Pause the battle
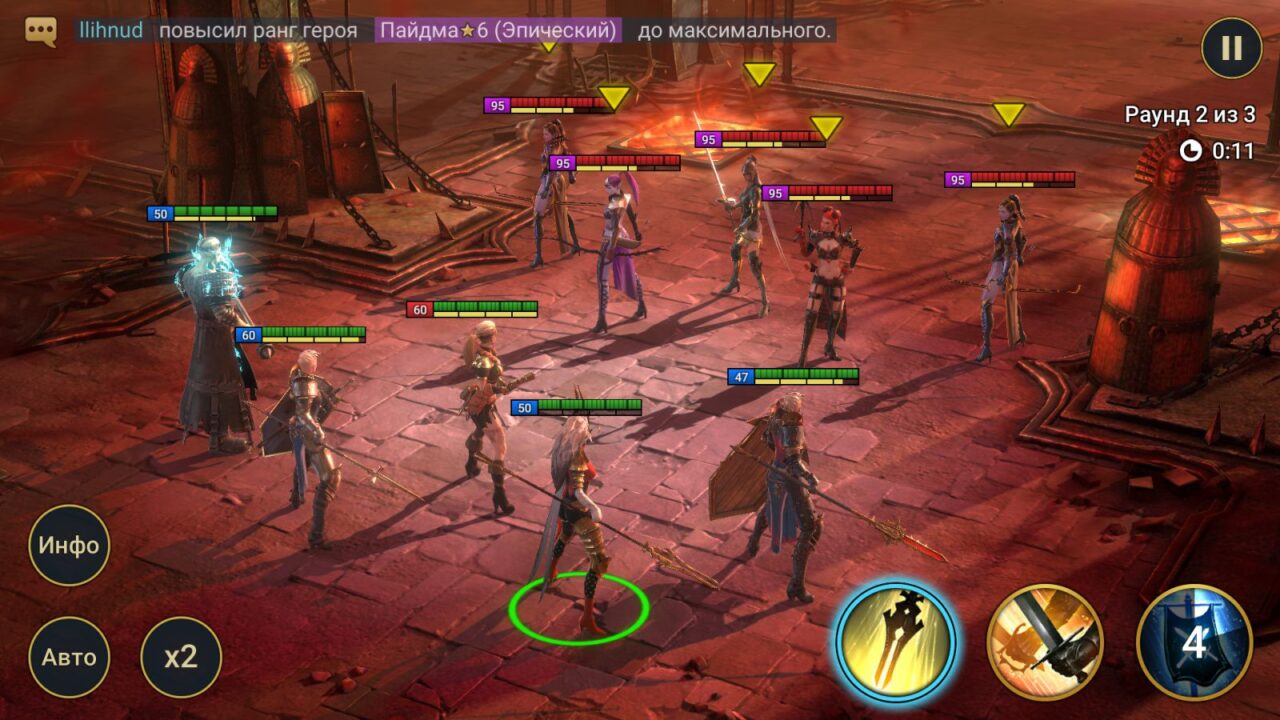Viewport: 1280px width, 720px height. tap(1232, 47)
